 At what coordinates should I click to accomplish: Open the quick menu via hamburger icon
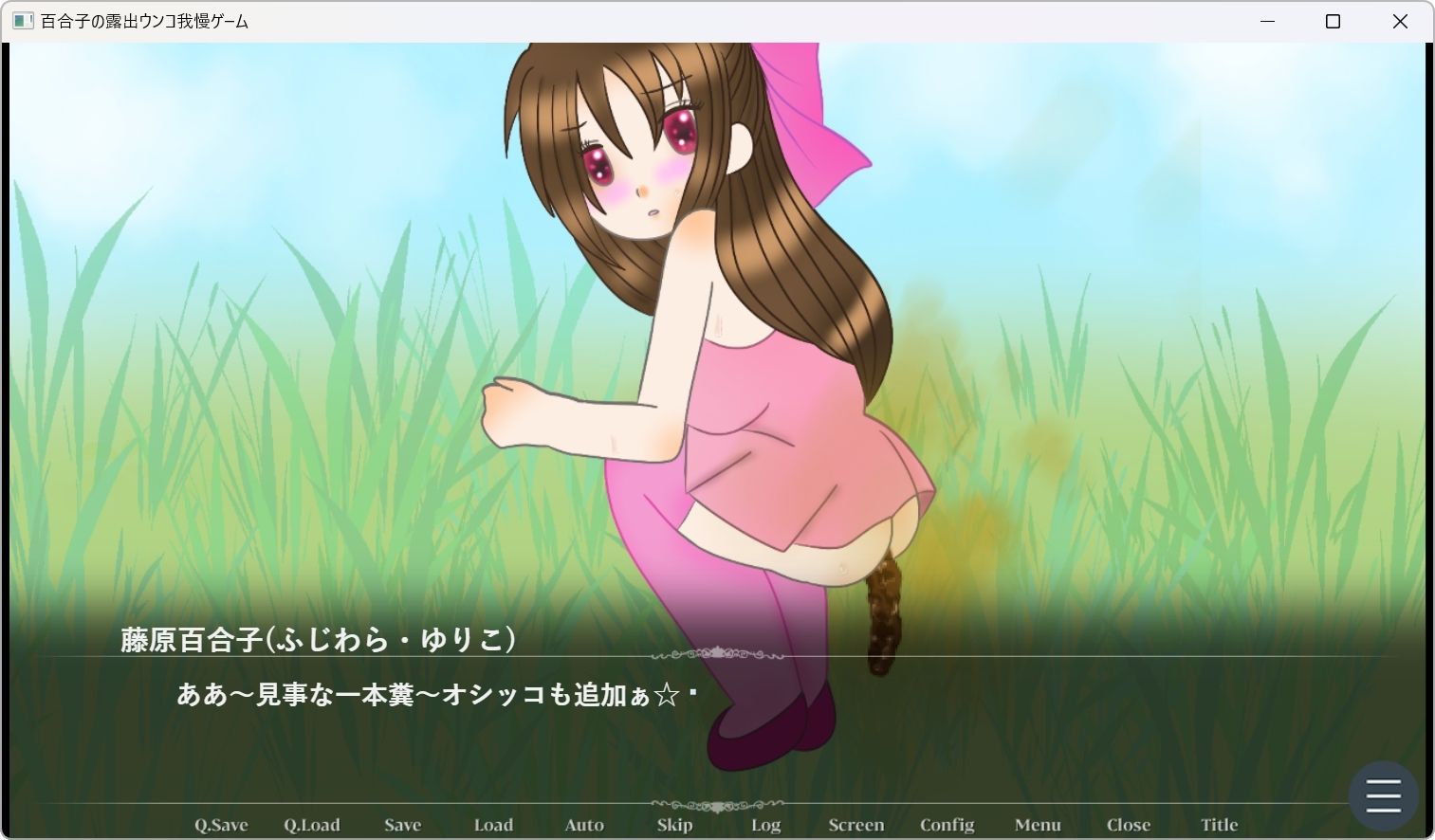click(1382, 795)
